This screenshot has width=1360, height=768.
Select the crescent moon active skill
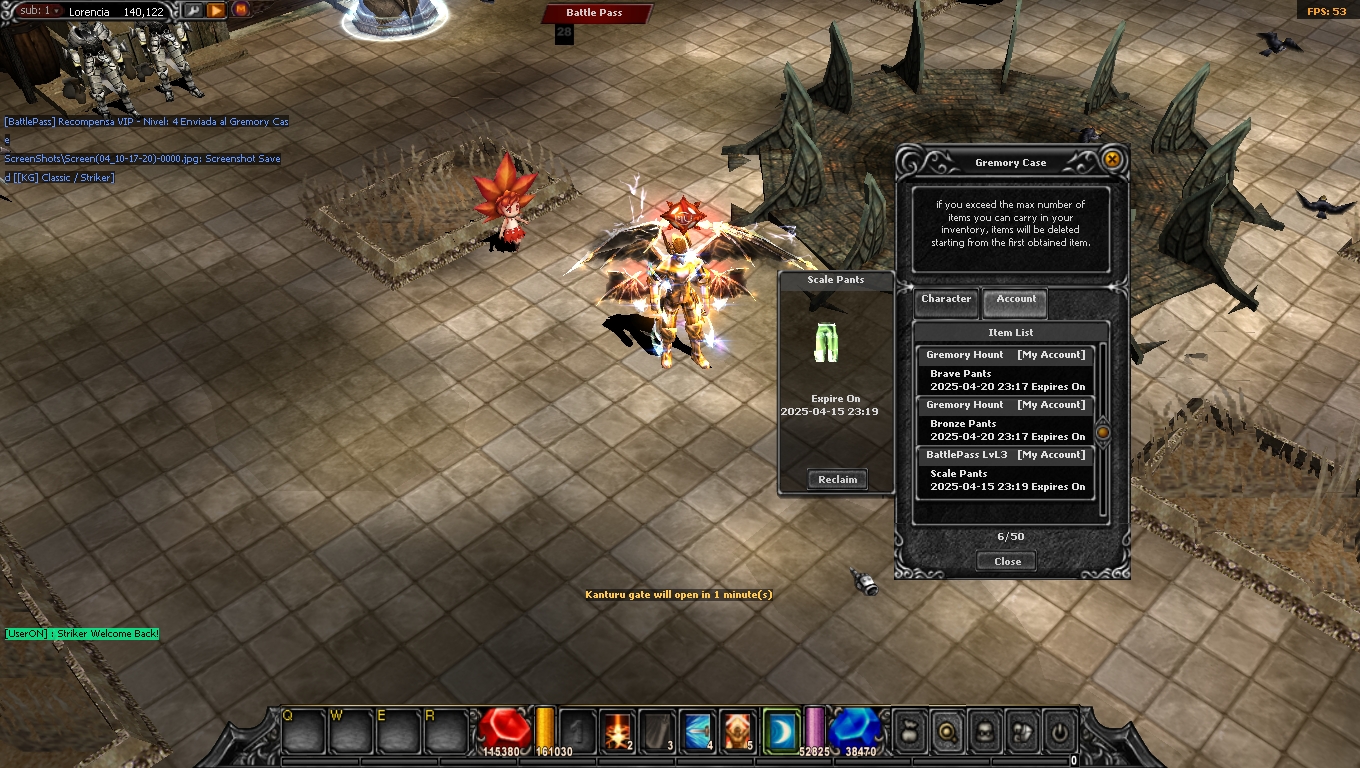tap(780, 732)
